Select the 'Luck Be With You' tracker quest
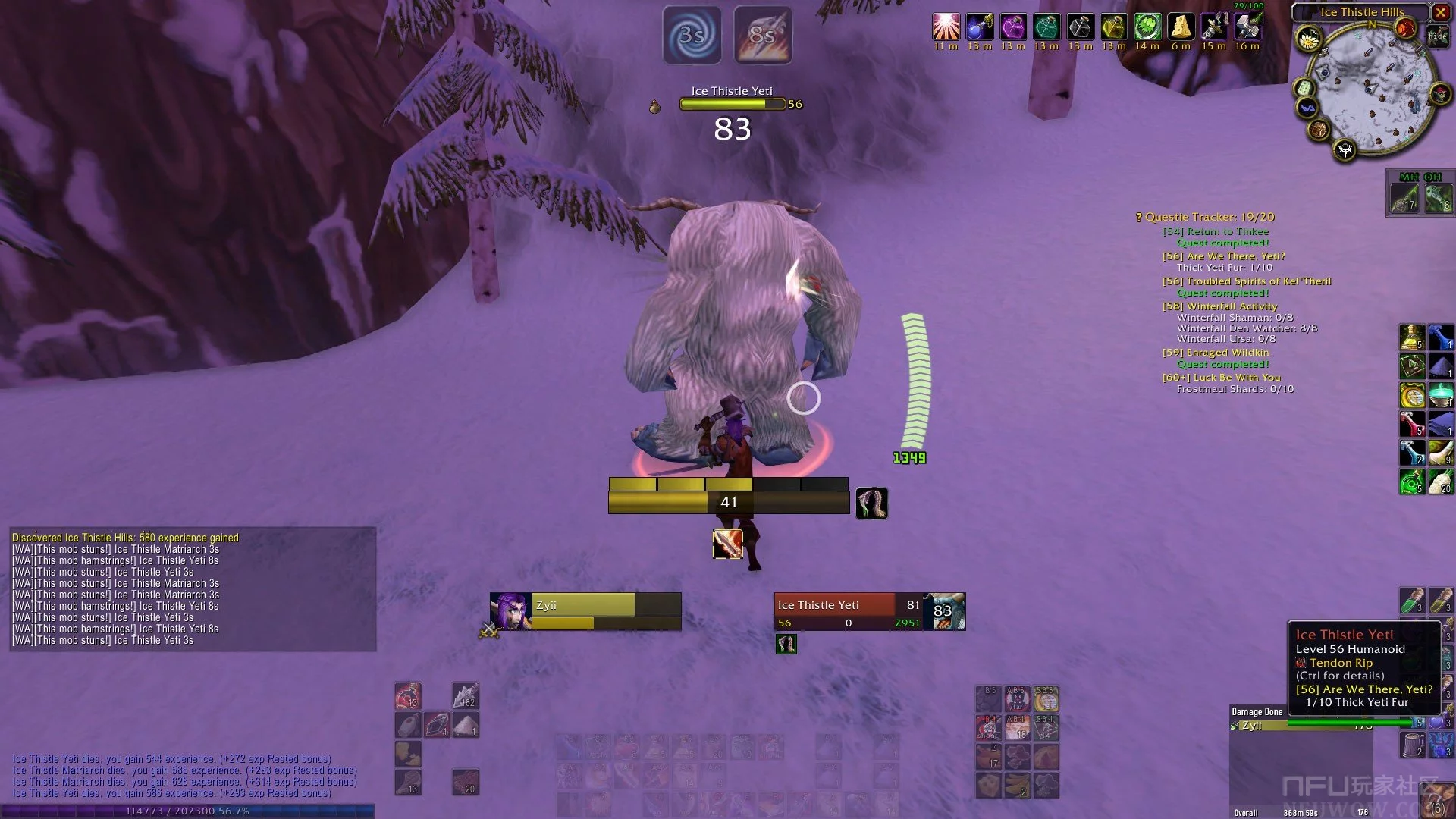This screenshot has width=1456, height=819. (x=1221, y=378)
